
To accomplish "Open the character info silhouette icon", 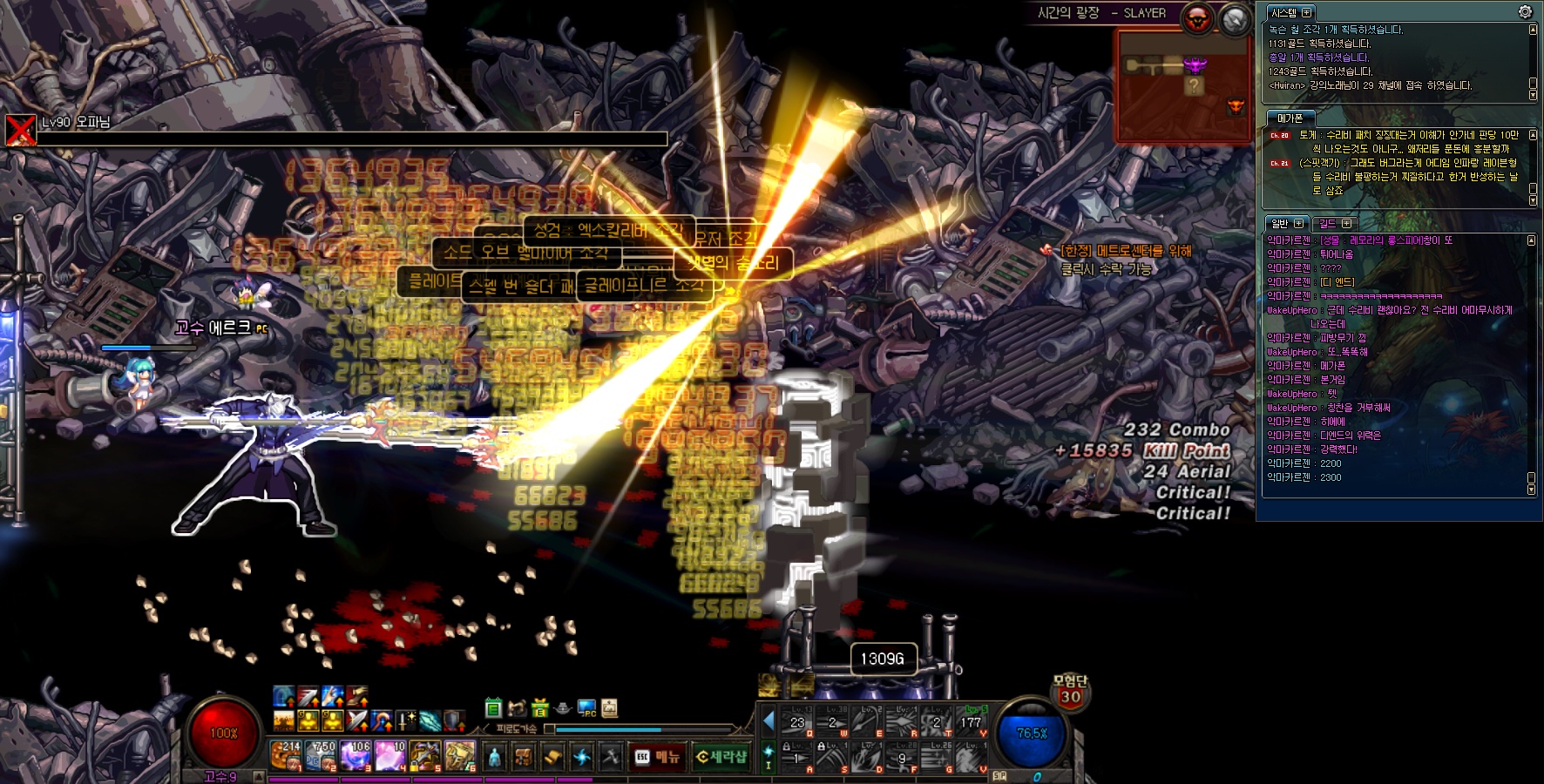I will tap(494, 757).
